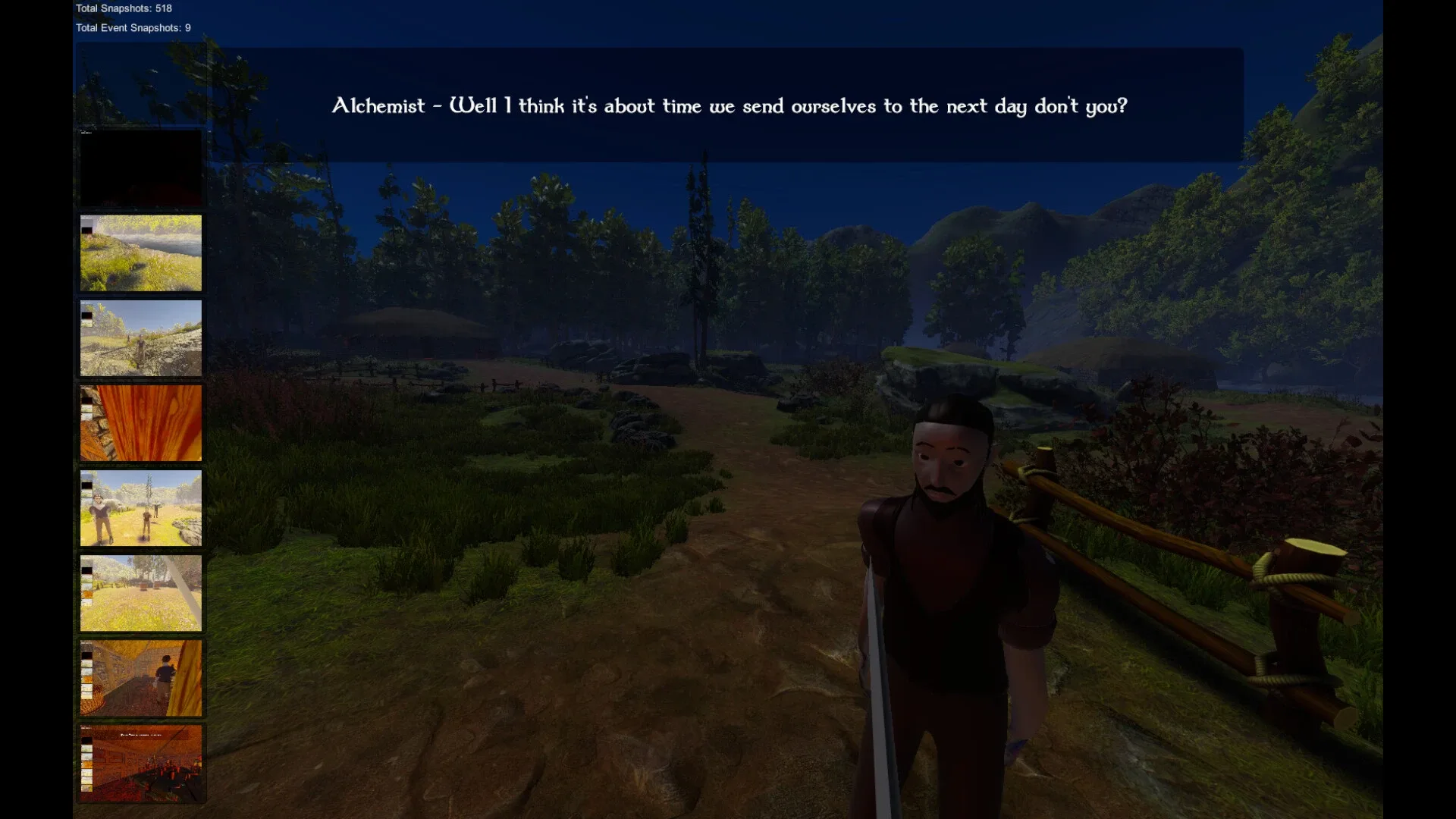Click the Total Event Snapshots: 9 label
Viewport: 1456px width, 819px height.
pyautogui.click(x=132, y=27)
